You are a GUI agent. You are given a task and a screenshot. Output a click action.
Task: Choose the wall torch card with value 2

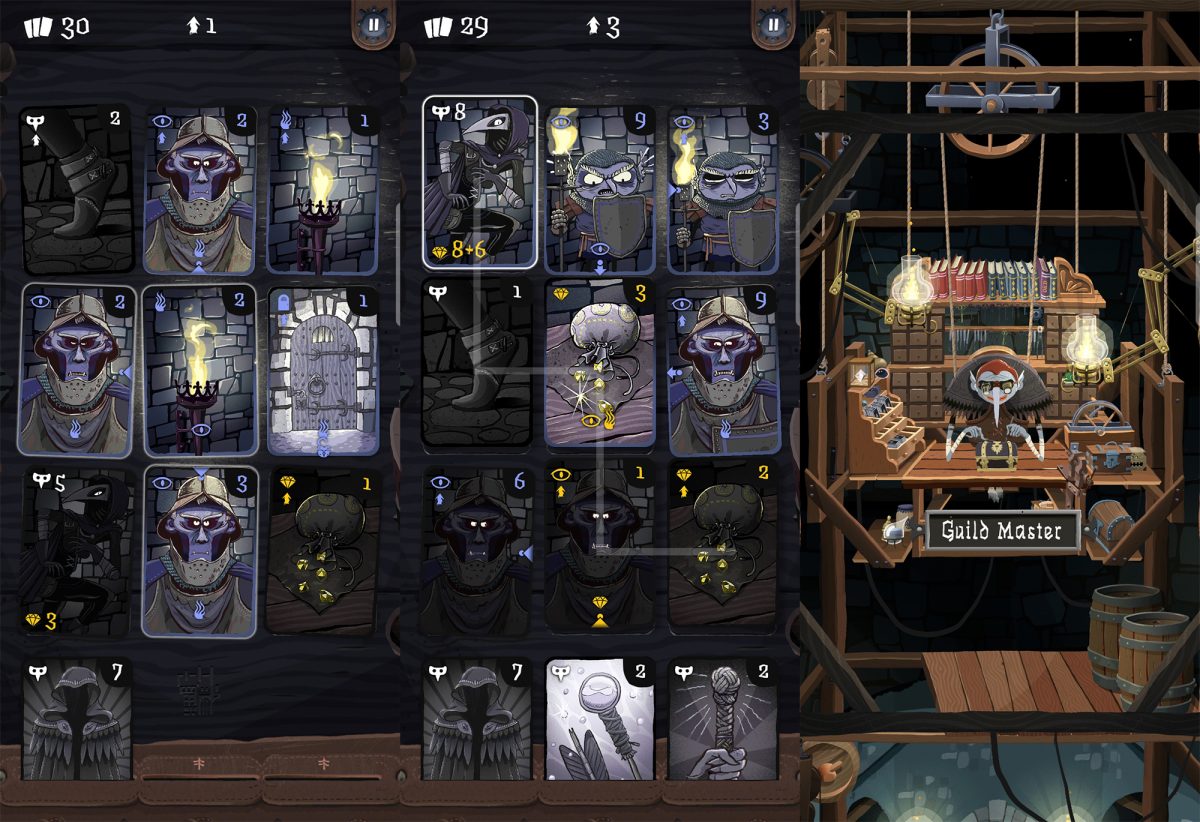coord(200,371)
